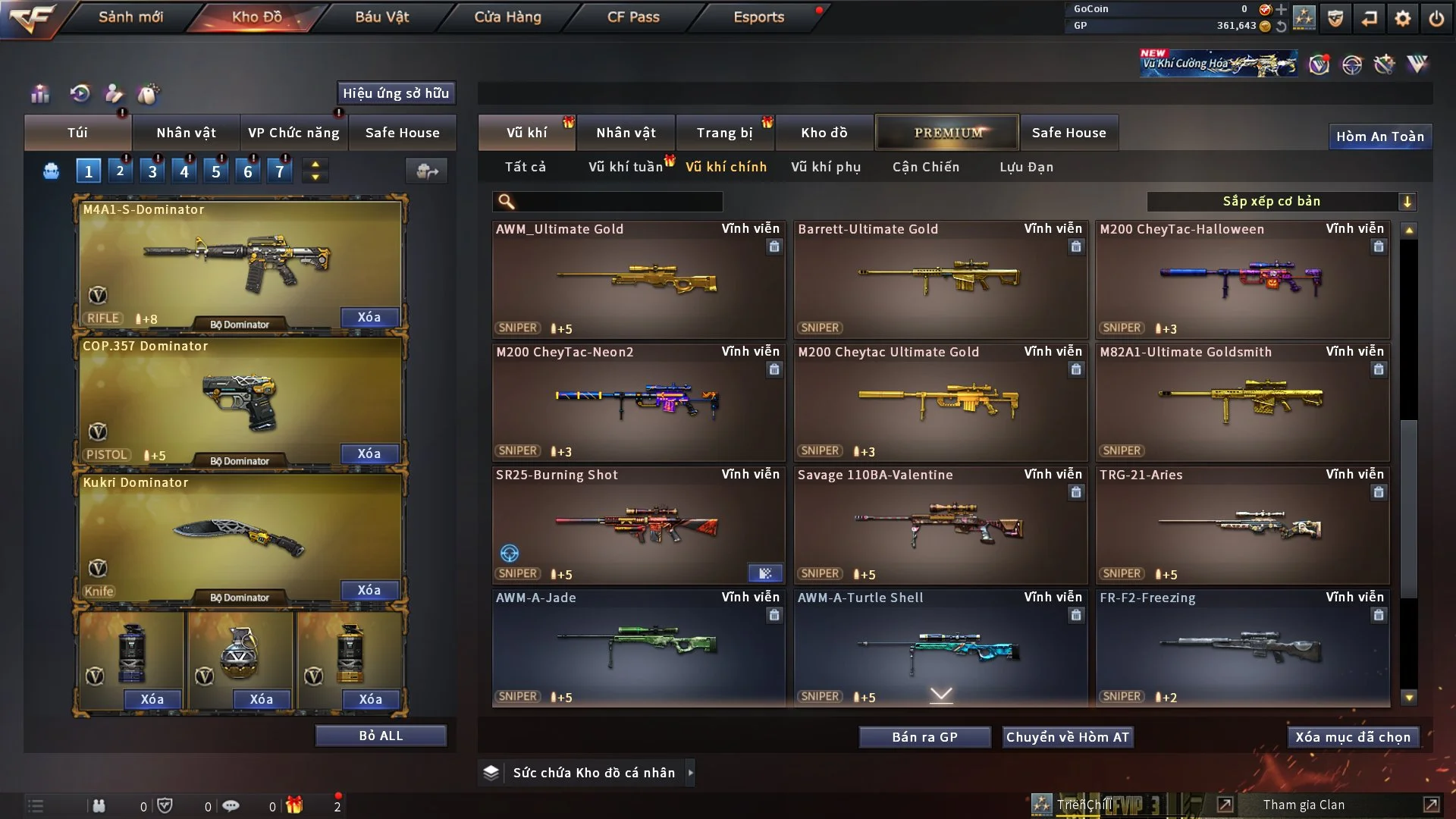
Task: Pick the M200 CheyTac-Halloween sniper
Action: 1241,279
